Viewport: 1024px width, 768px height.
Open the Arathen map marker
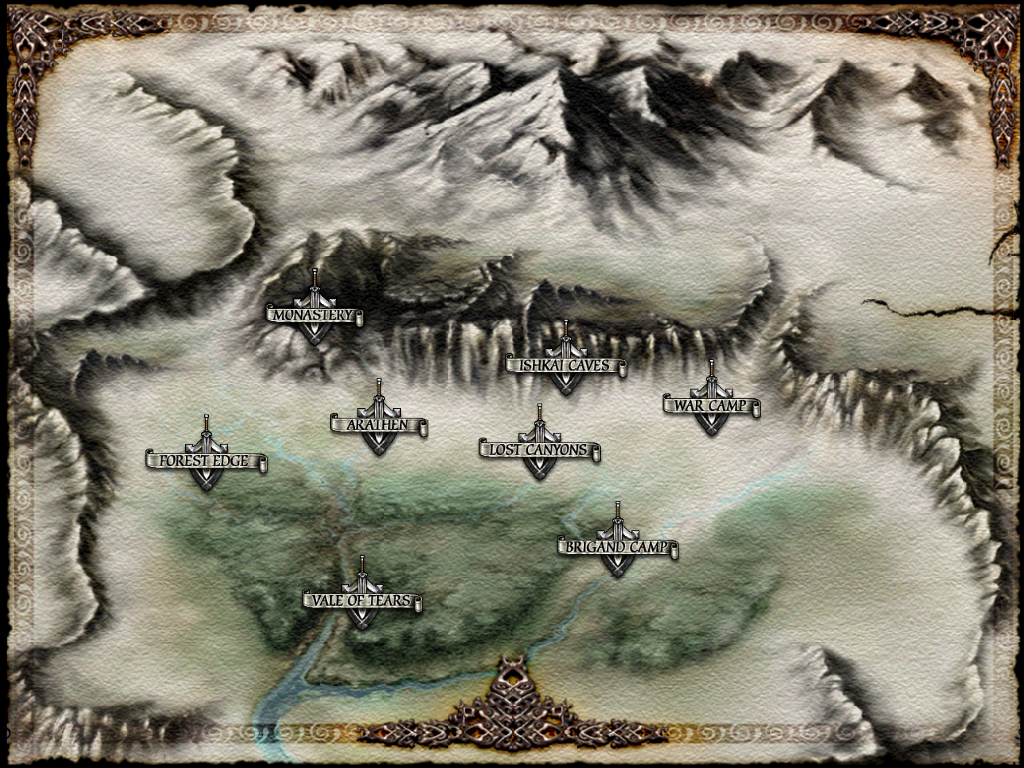(379, 426)
